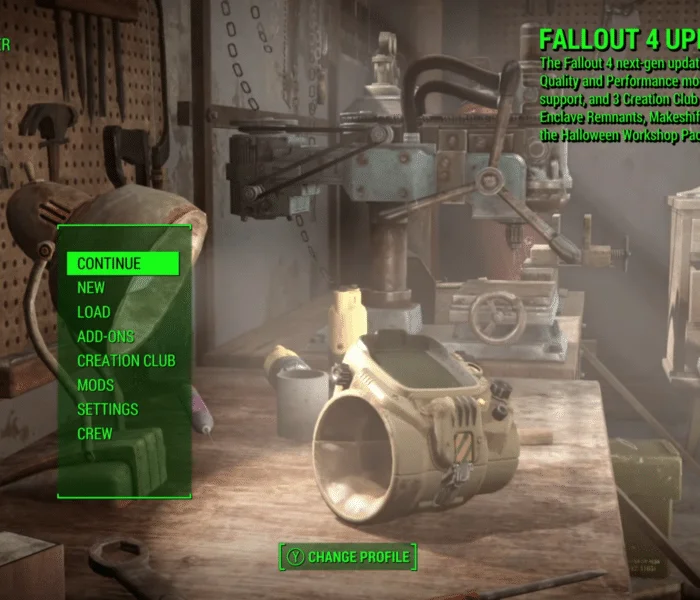
Task: Go to the Mods menu
Action: (96, 385)
